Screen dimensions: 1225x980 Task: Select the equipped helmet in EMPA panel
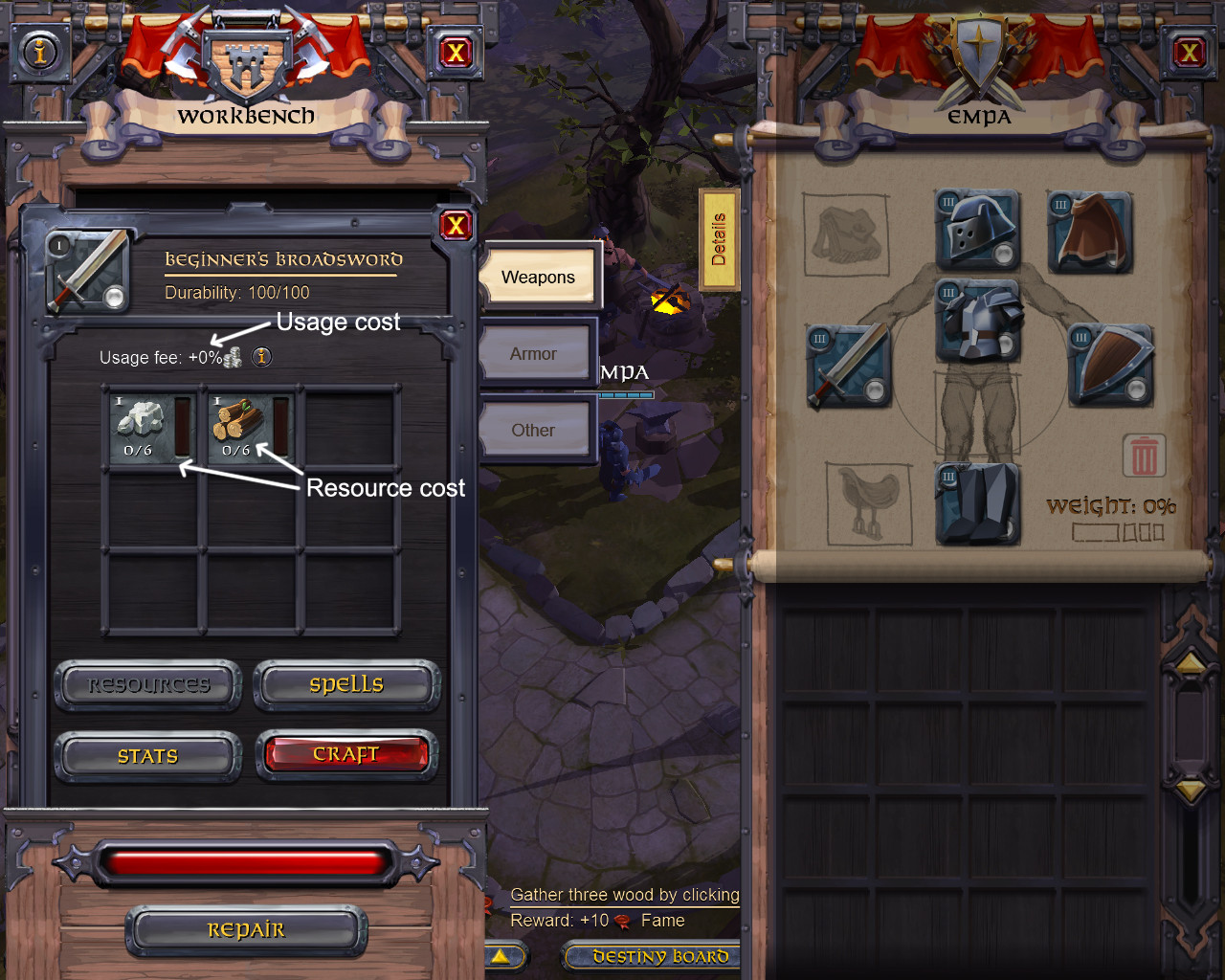click(975, 230)
